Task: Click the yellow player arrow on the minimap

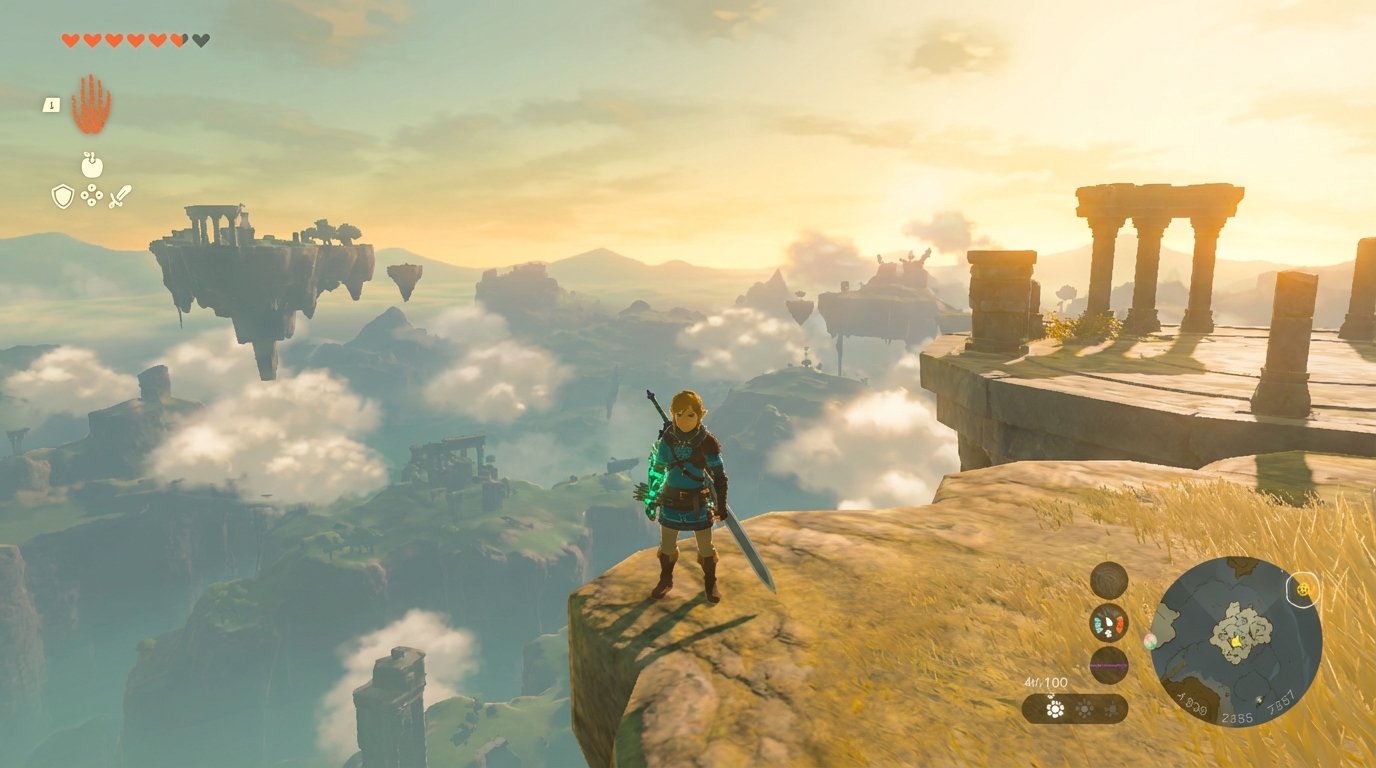Action: click(x=1236, y=642)
